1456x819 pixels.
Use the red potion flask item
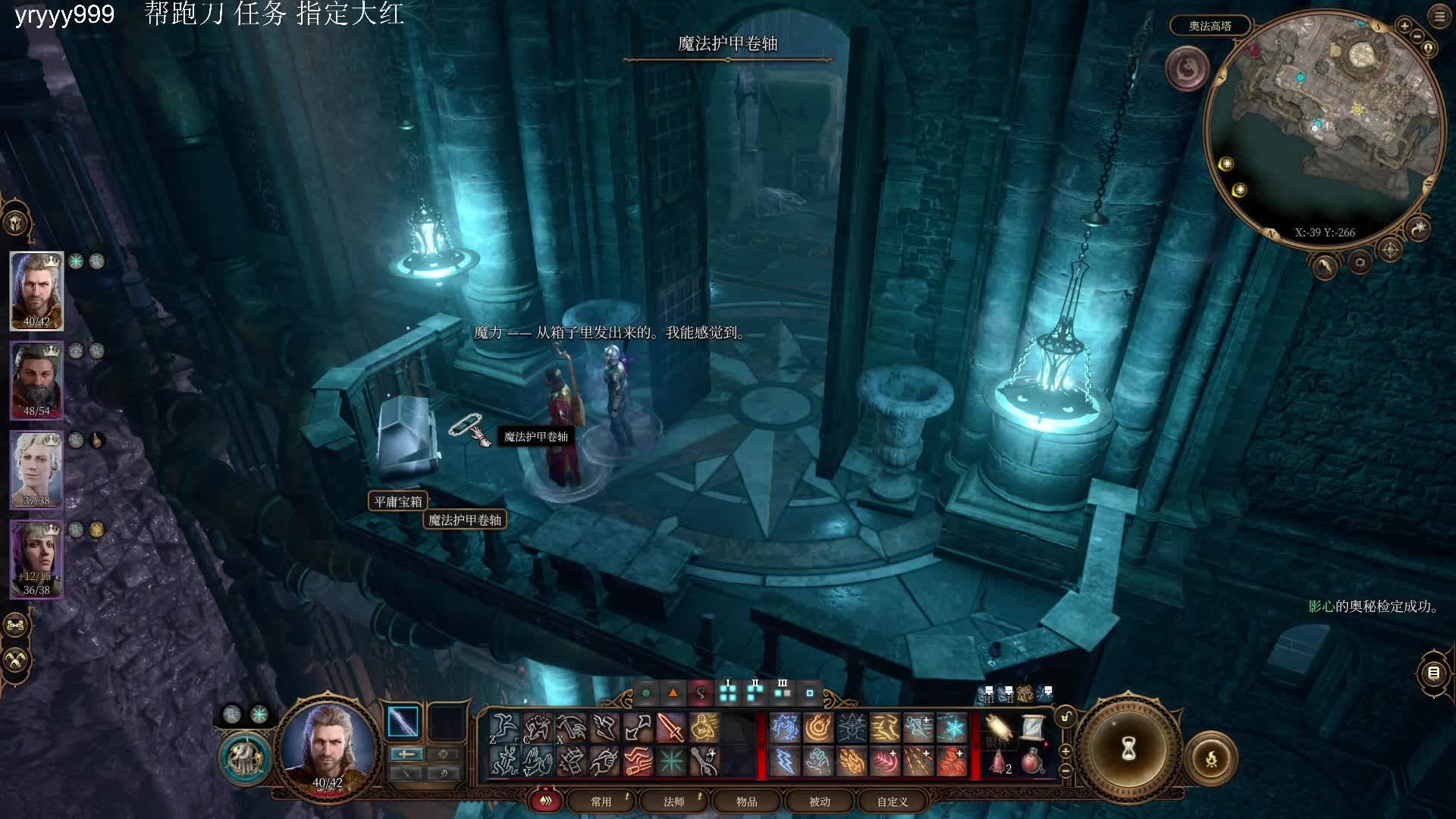tap(1031, 761)
